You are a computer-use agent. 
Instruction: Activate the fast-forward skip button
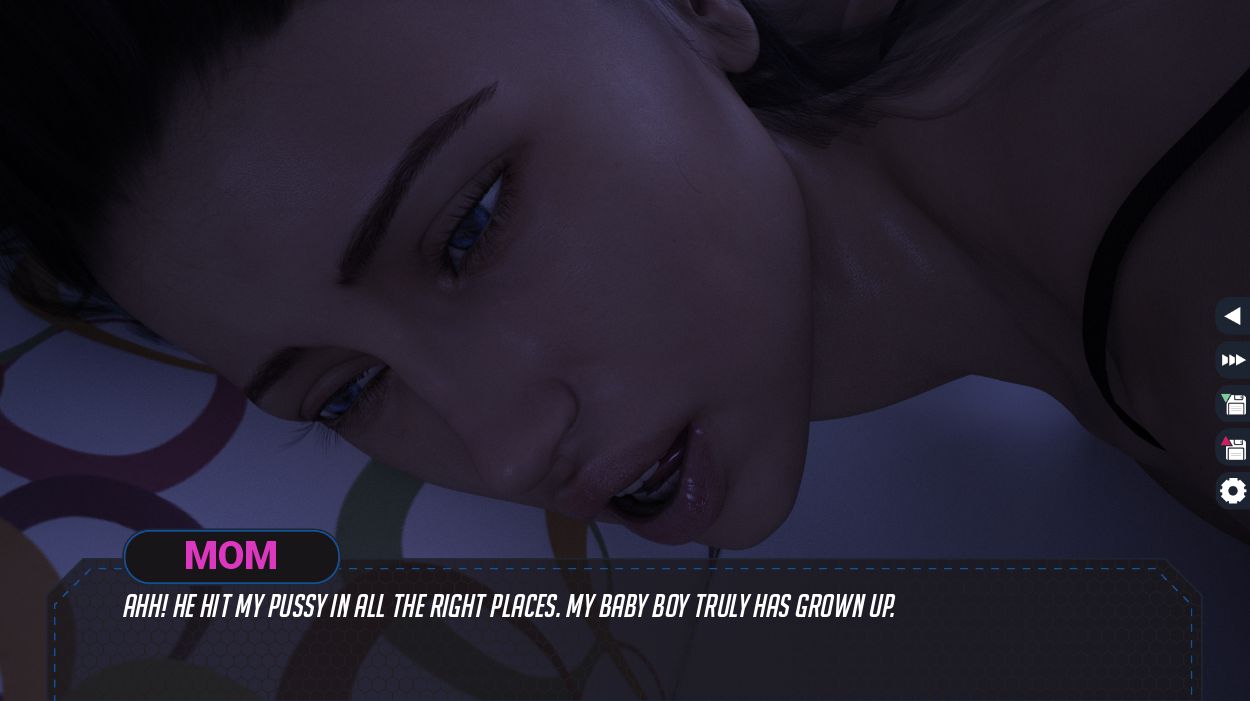tap(1233, 360)
